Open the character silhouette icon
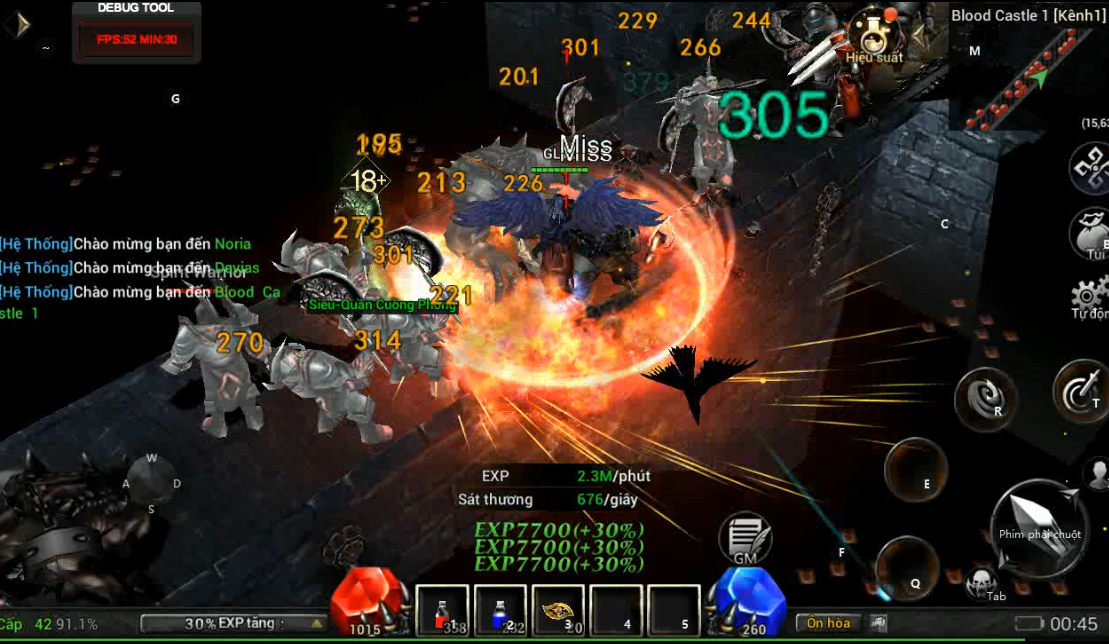Image resolution: width=1109 pixels, height=644 pixels. point(1096,475)
